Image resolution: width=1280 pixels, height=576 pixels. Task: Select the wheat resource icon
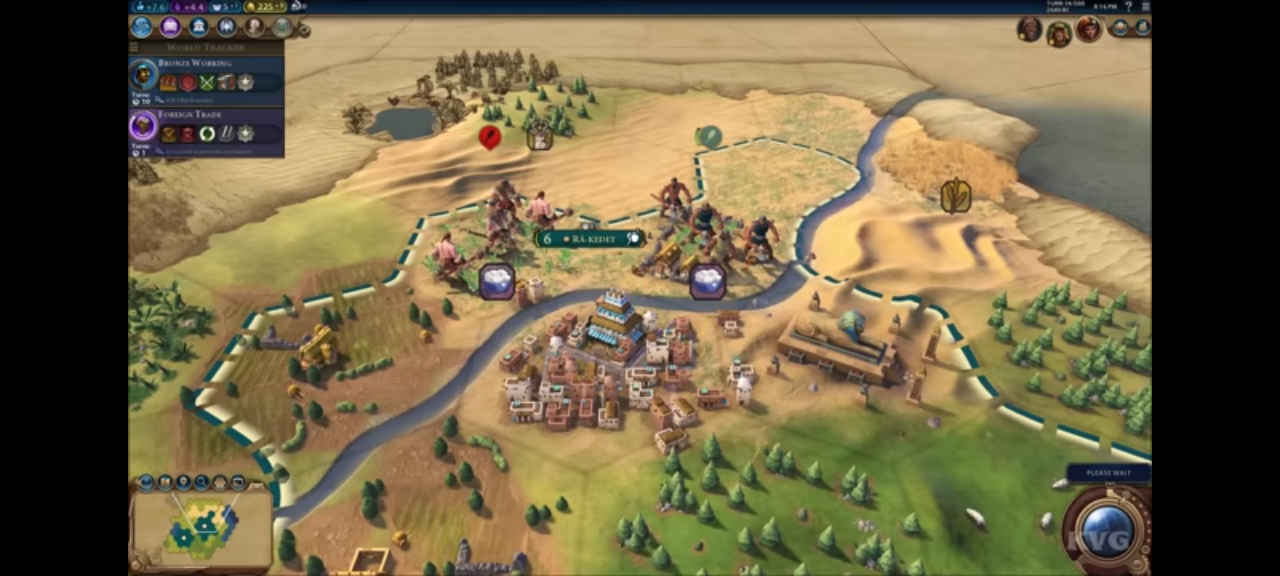point(955,195)
